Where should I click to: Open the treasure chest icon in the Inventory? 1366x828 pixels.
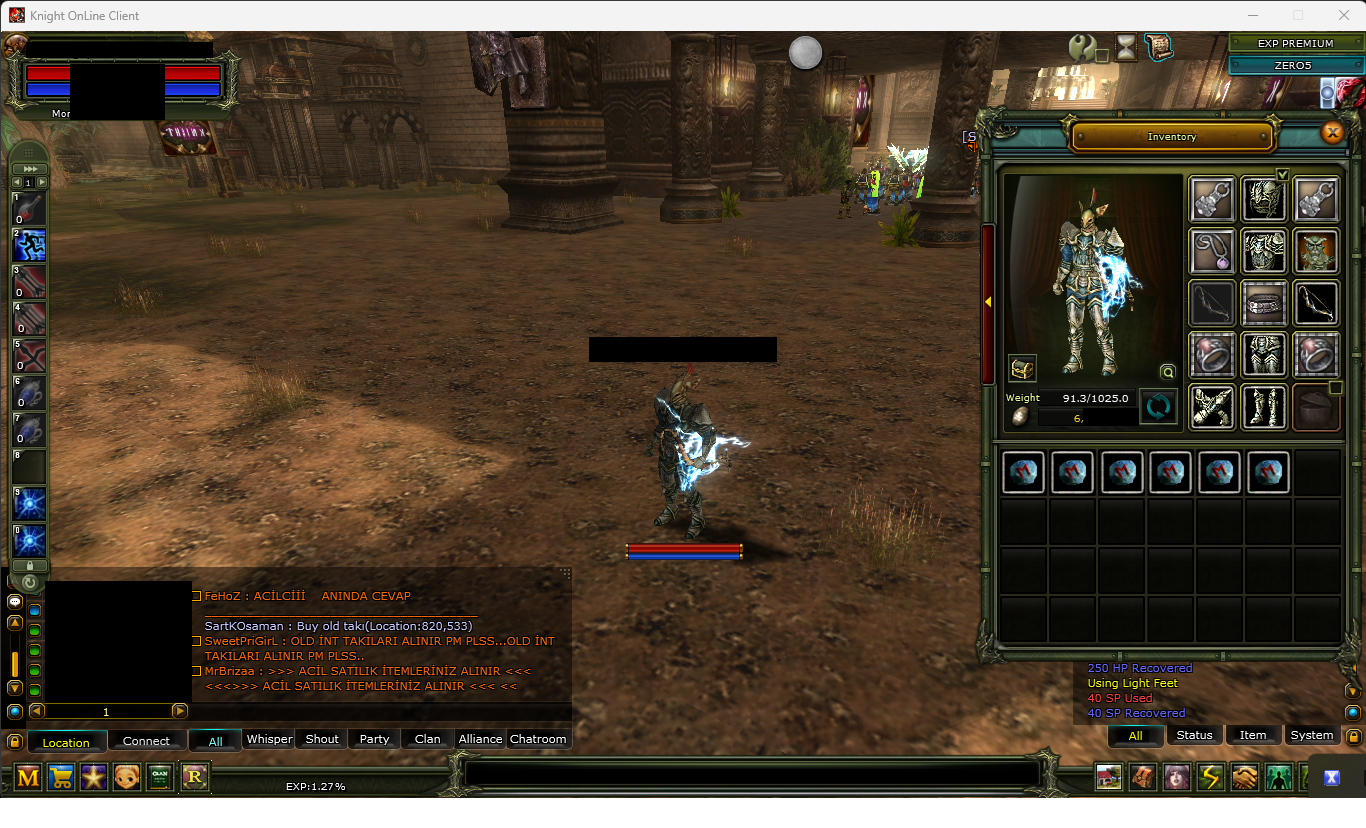pyautogui.click(x=1022, y=368)
